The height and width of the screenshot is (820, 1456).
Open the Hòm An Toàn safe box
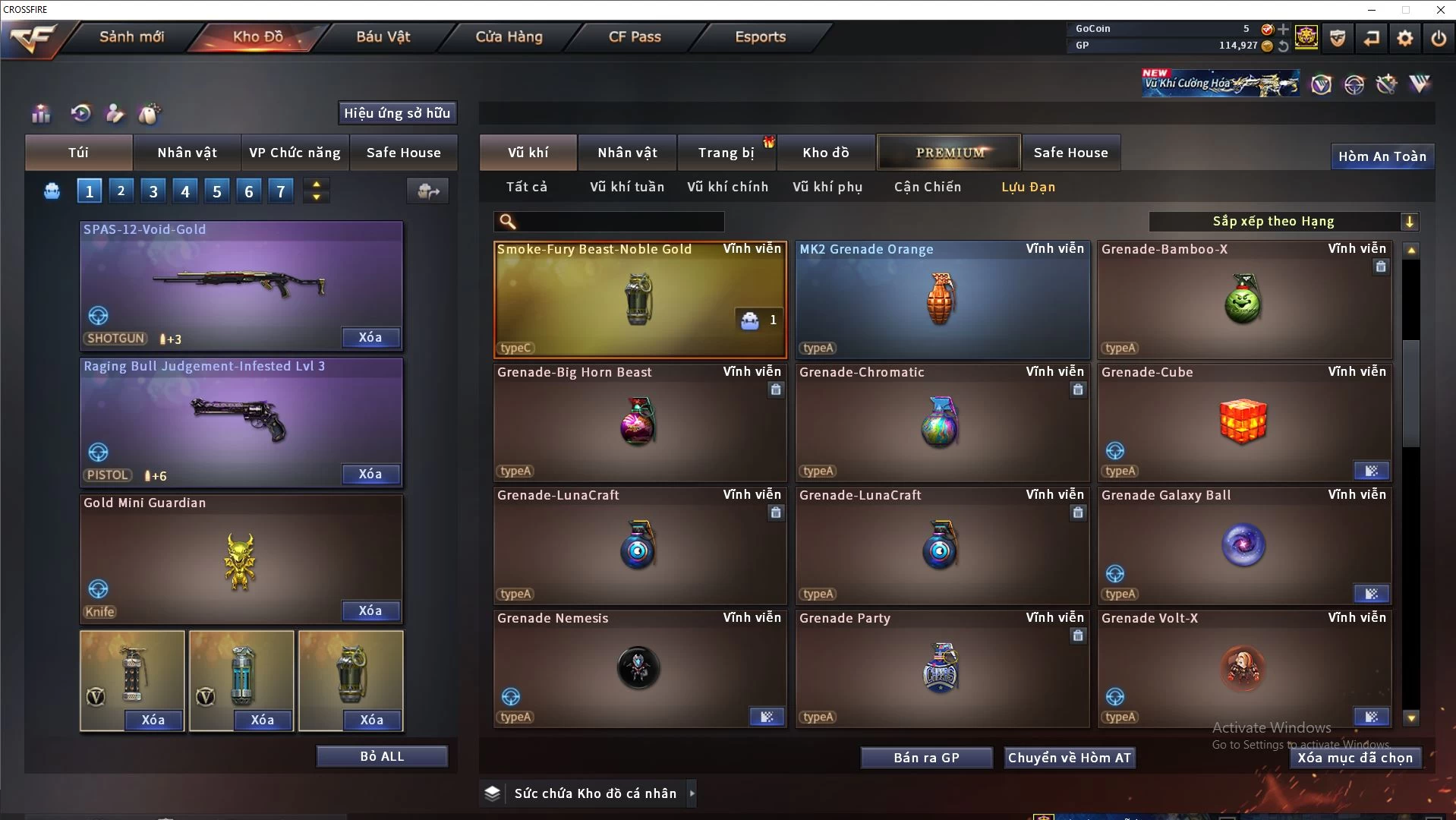click(x=1382, y=156)
